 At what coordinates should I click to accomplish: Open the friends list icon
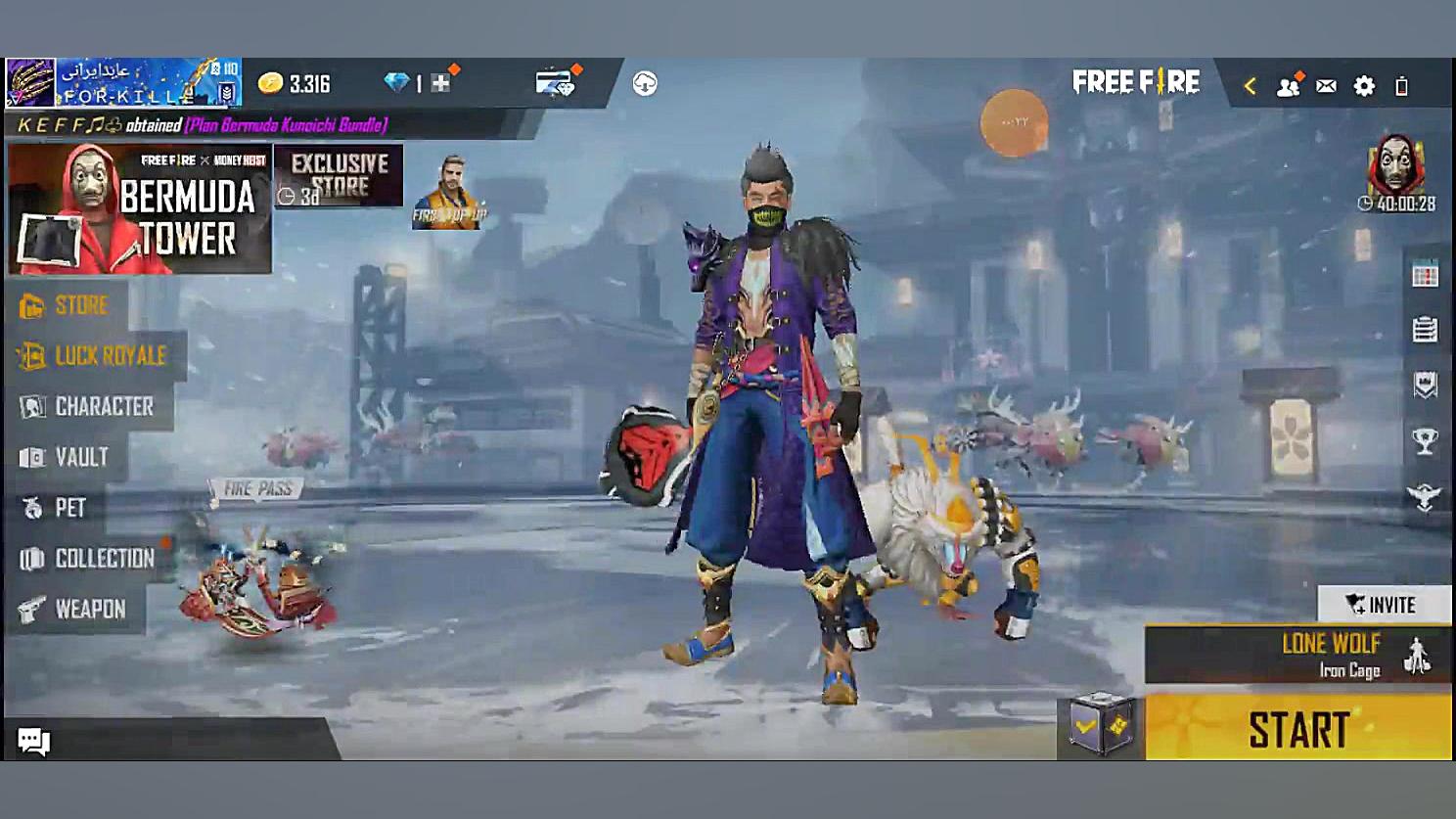coord(1288,86)
